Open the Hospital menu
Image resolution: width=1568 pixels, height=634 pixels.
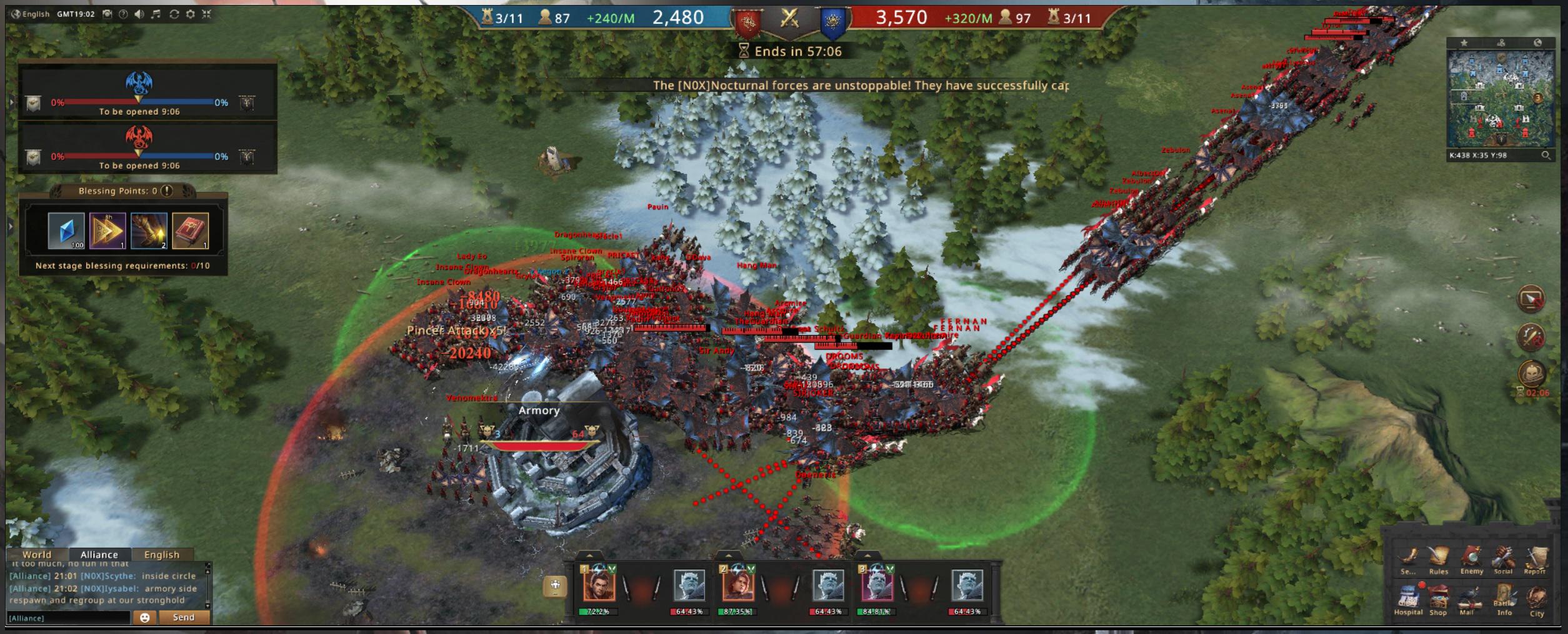click(x=1408, y=599)
